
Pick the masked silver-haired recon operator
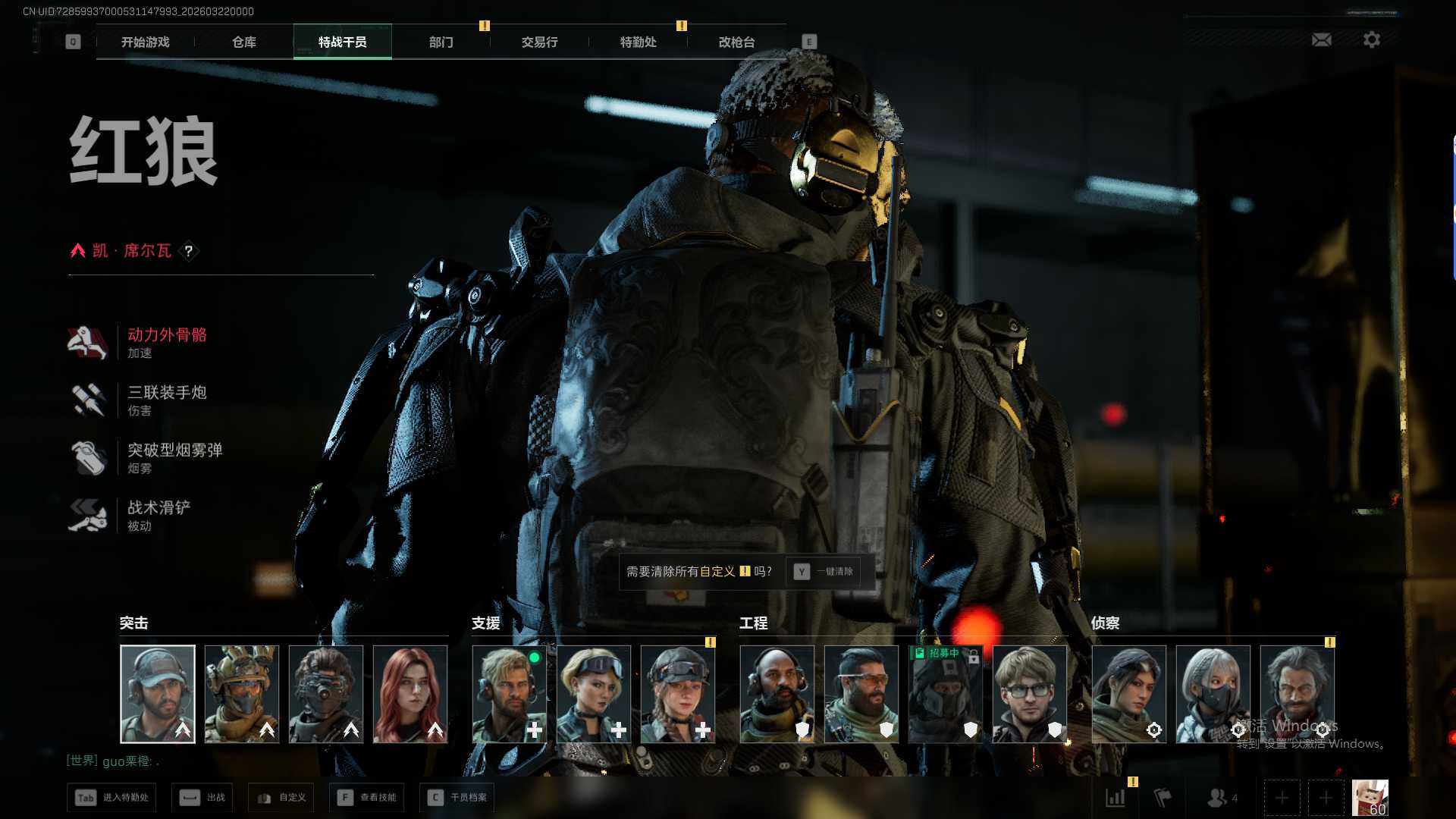(1213, 694)
